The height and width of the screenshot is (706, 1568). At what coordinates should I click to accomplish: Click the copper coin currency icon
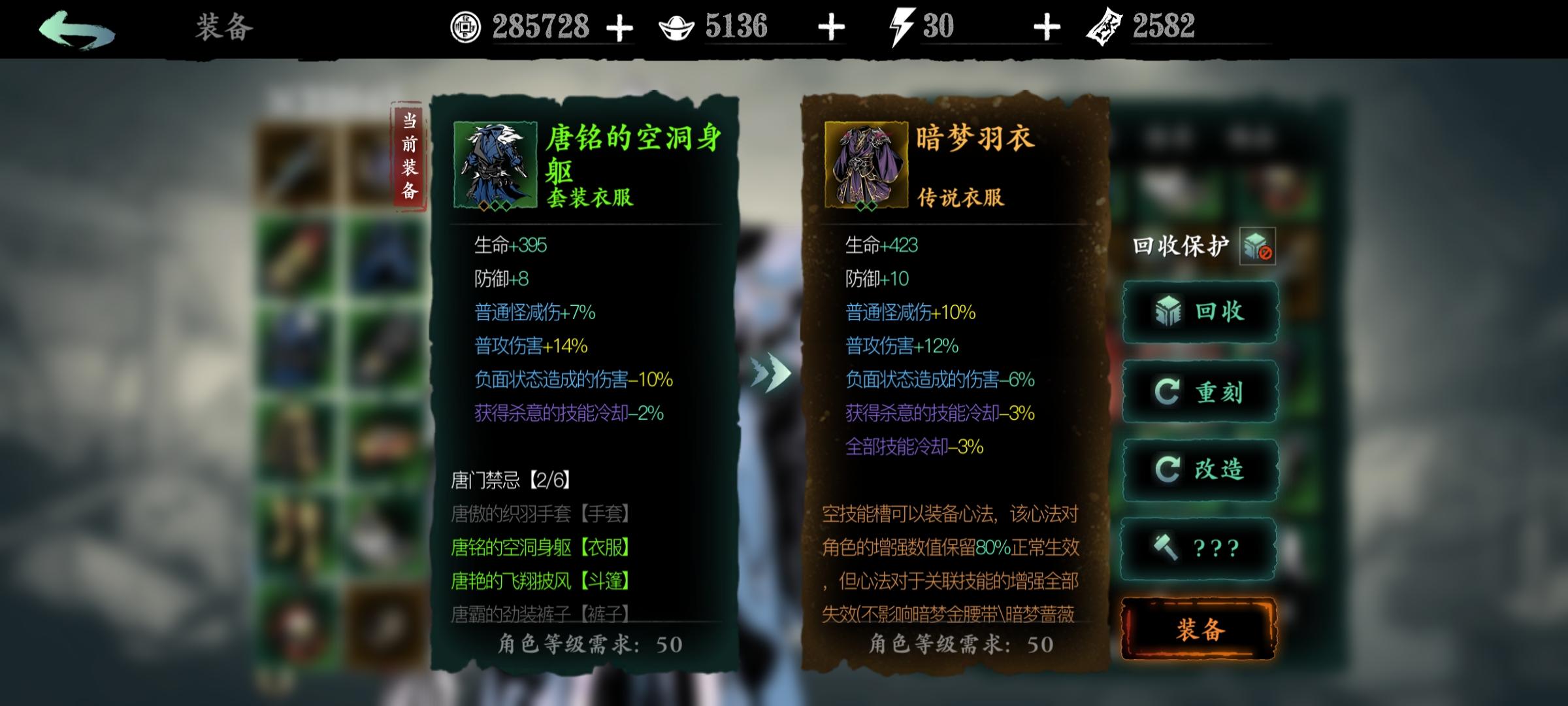[466, 27]
